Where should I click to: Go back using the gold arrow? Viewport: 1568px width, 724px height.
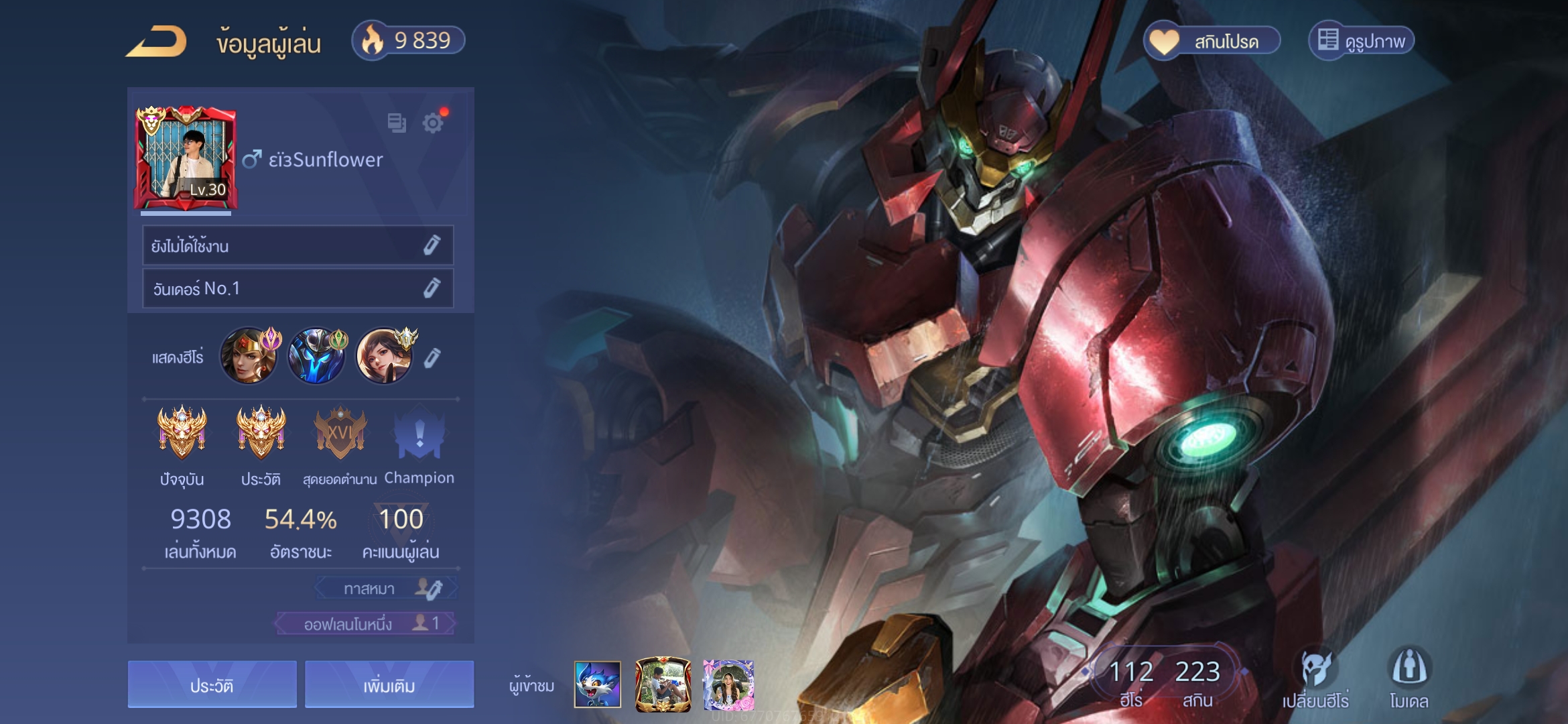[157, 42]
